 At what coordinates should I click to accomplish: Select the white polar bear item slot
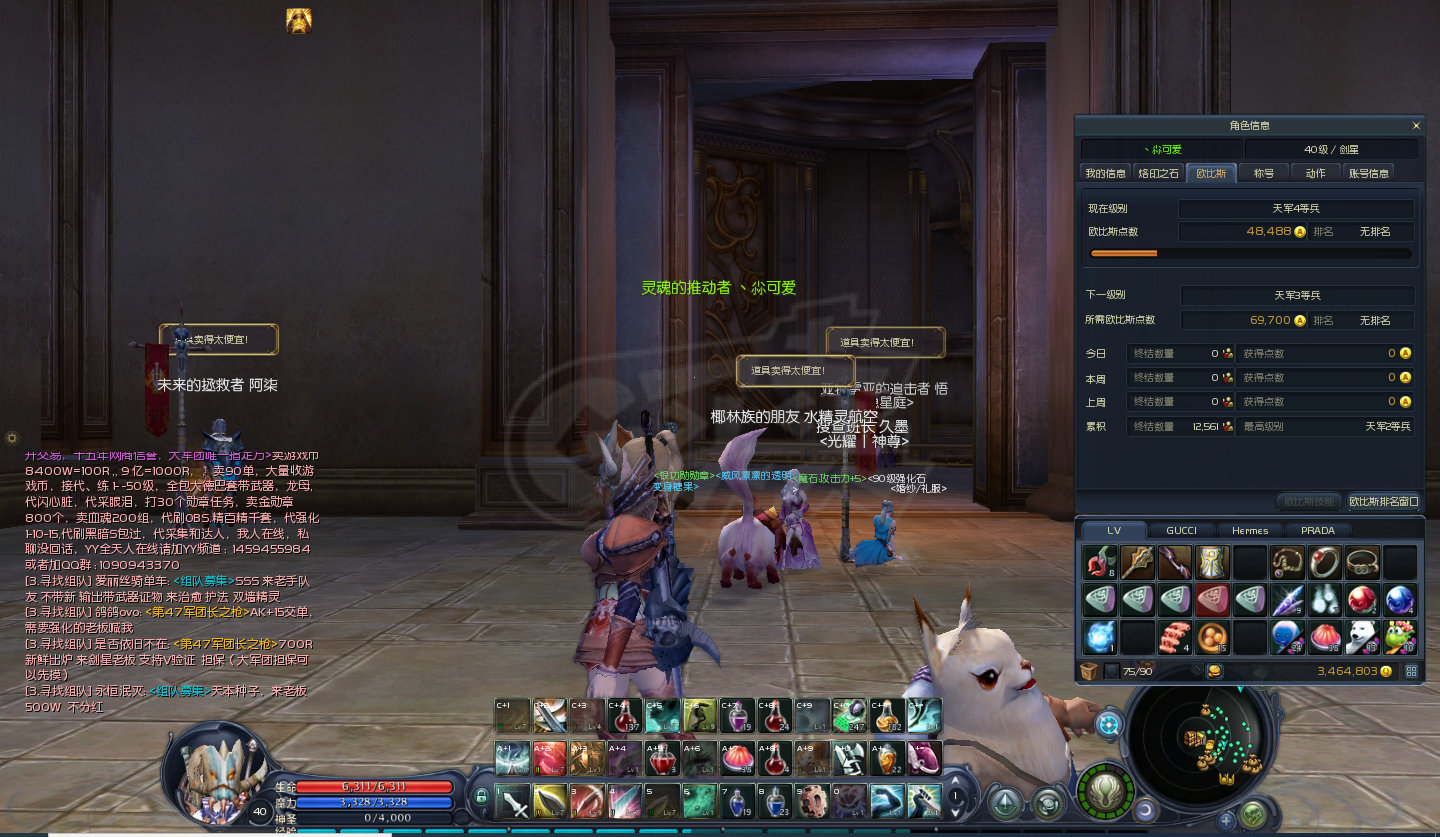(1361, 636)
